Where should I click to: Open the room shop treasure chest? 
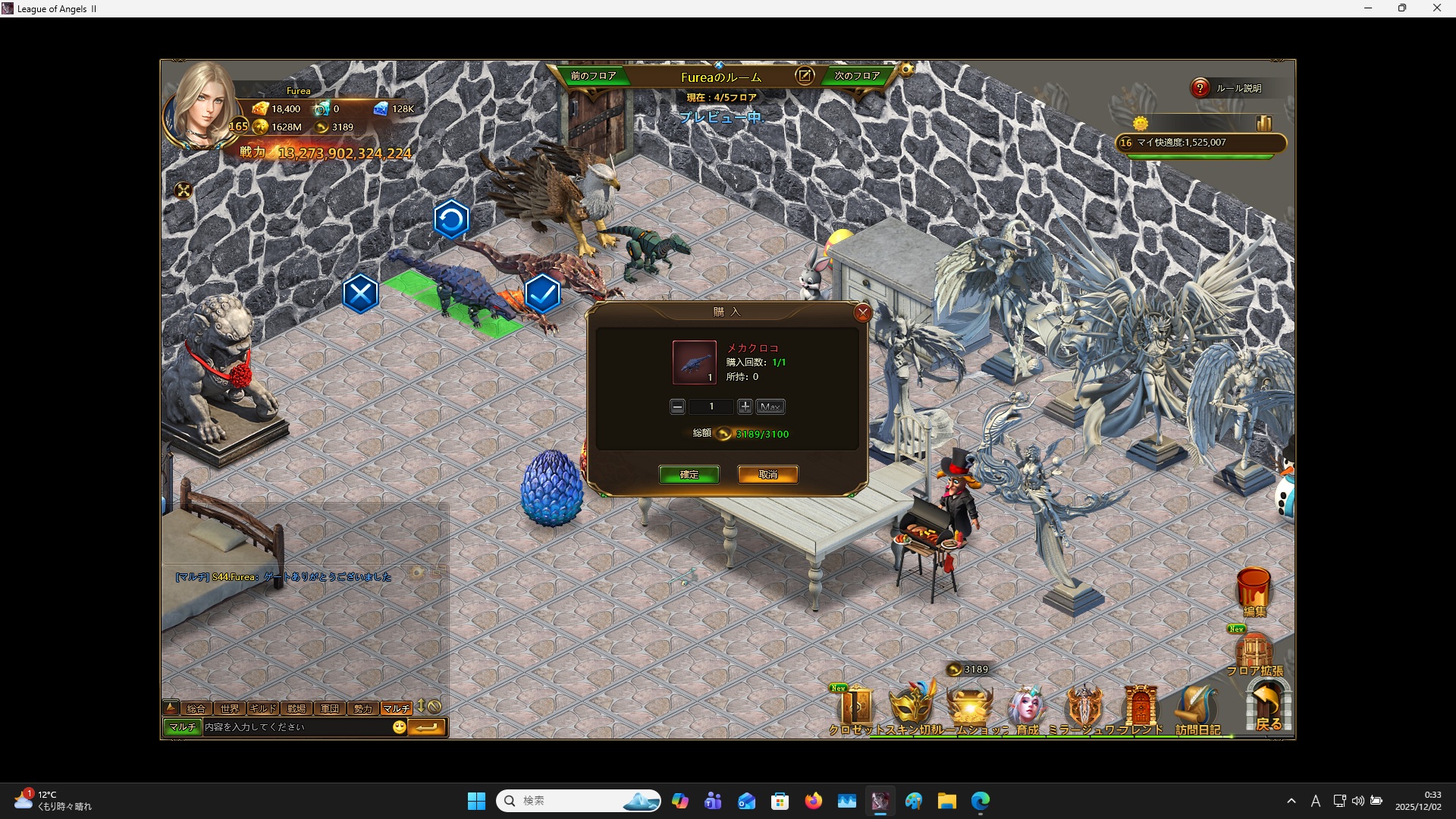point(970,707)
